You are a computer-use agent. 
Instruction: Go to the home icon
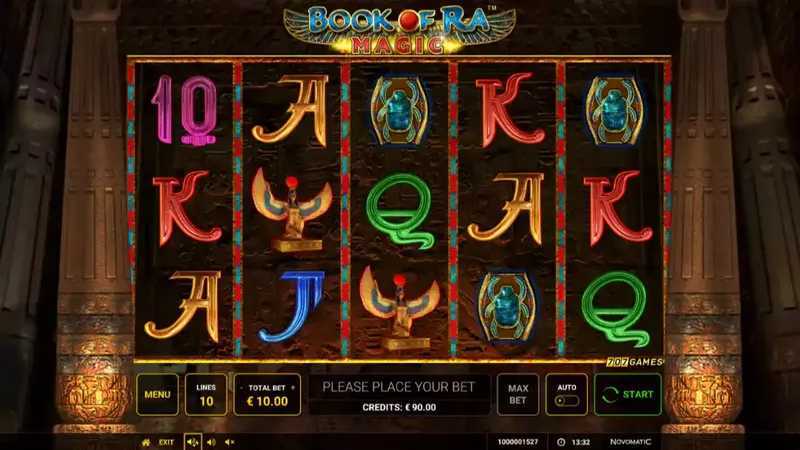[x=146, y=441]
